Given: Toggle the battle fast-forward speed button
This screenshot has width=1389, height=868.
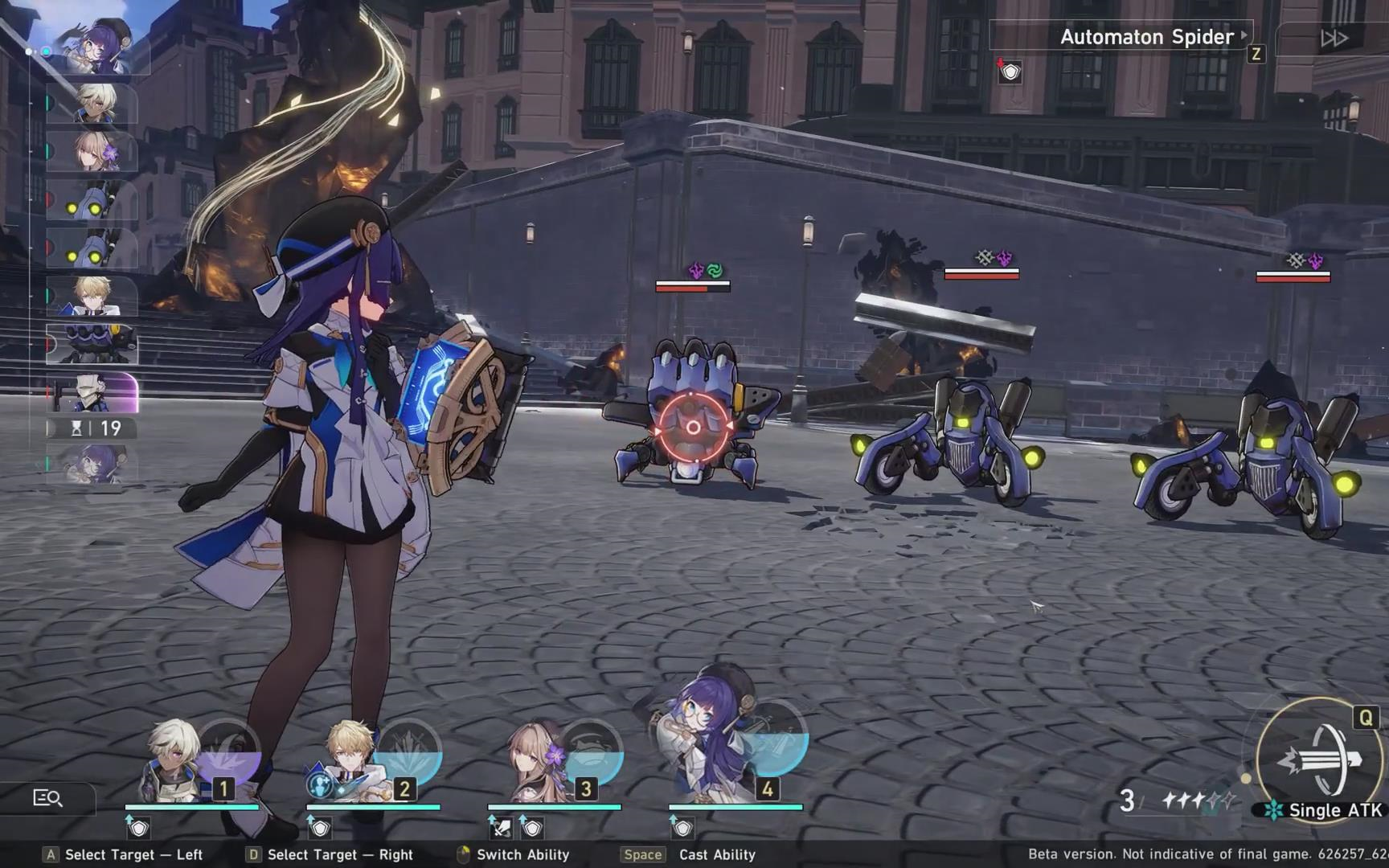Looking at the screenshot, I should tap(1334, 38).
